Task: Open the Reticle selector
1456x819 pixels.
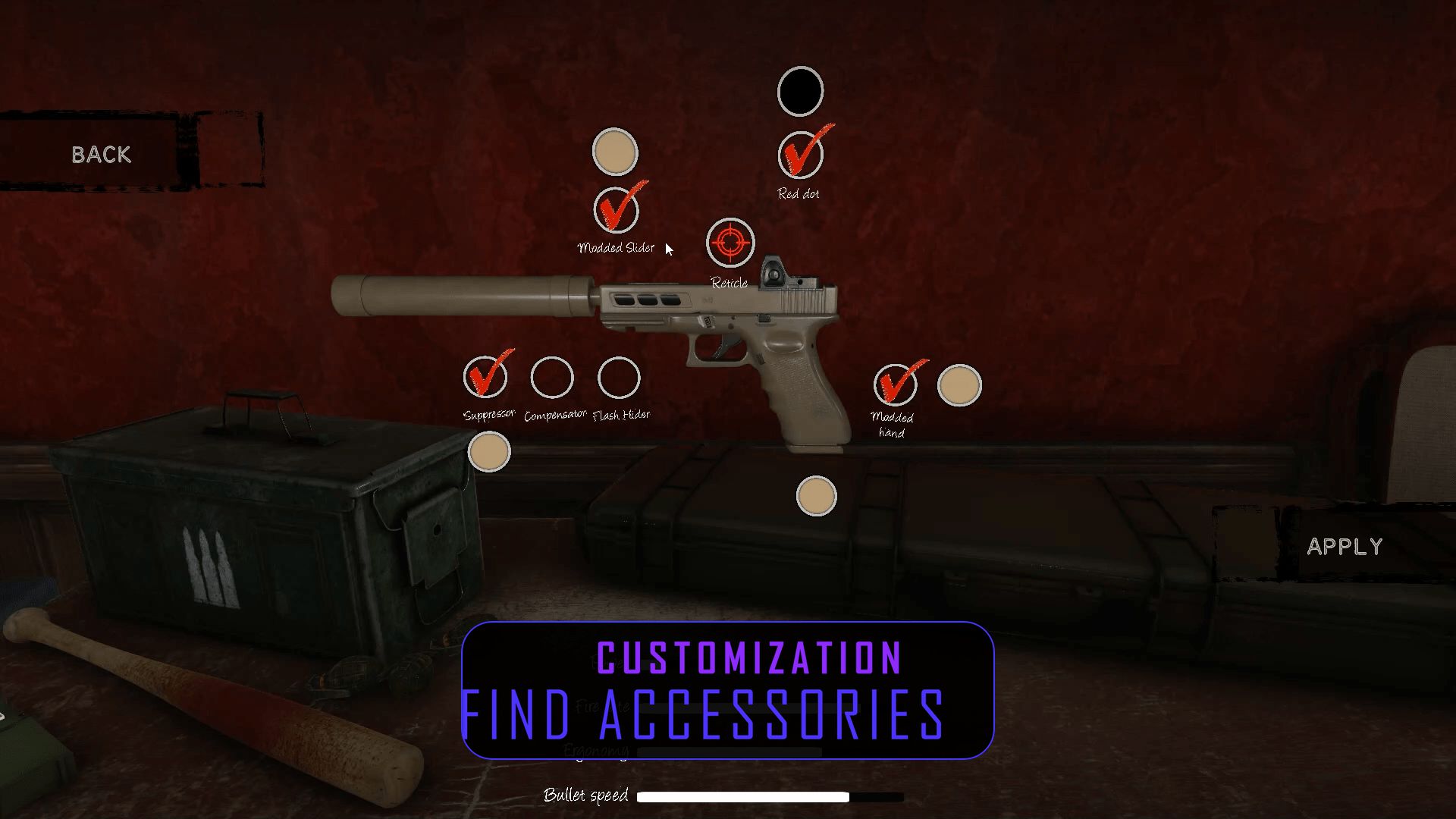Action: 730,243
